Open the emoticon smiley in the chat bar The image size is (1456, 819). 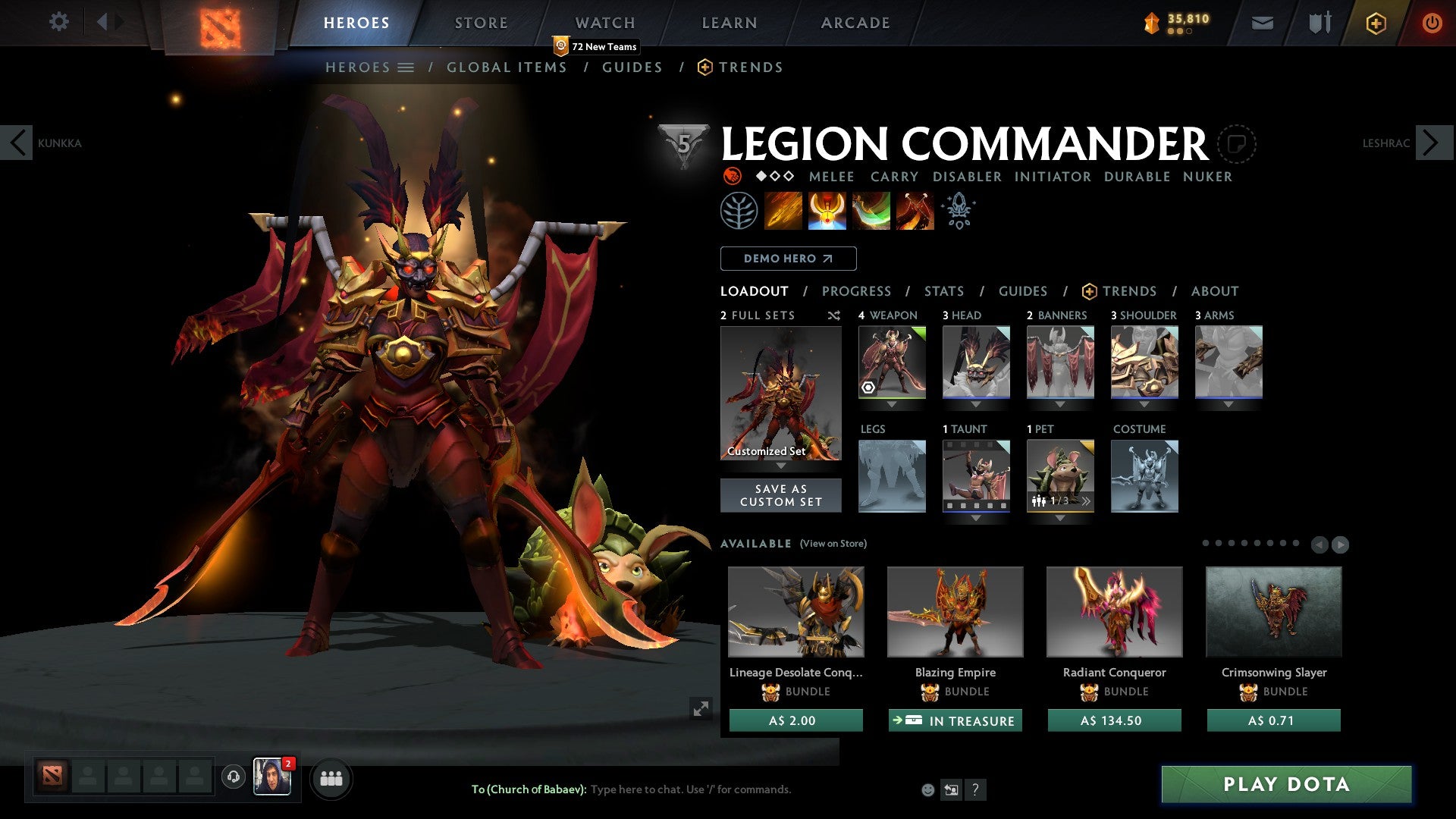pyautogui.click(x=927, y=789)
